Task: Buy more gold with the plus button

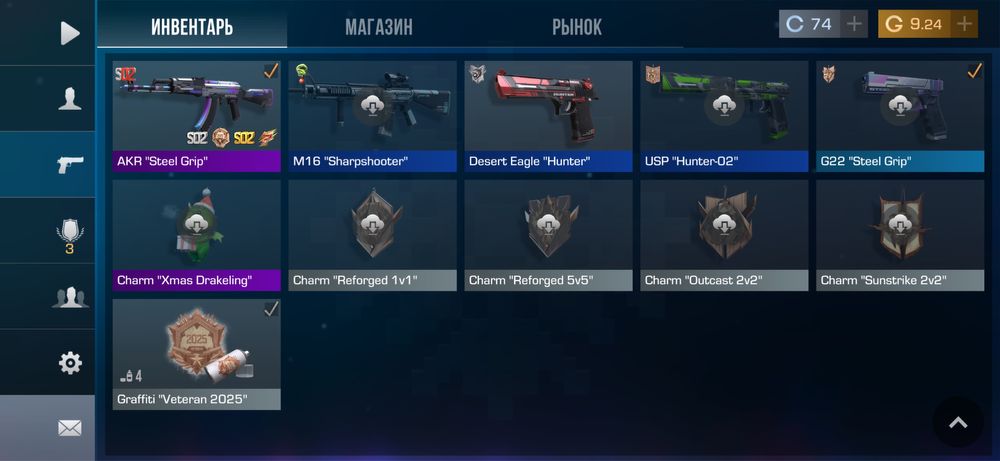Action: click(x=964, y=24)
